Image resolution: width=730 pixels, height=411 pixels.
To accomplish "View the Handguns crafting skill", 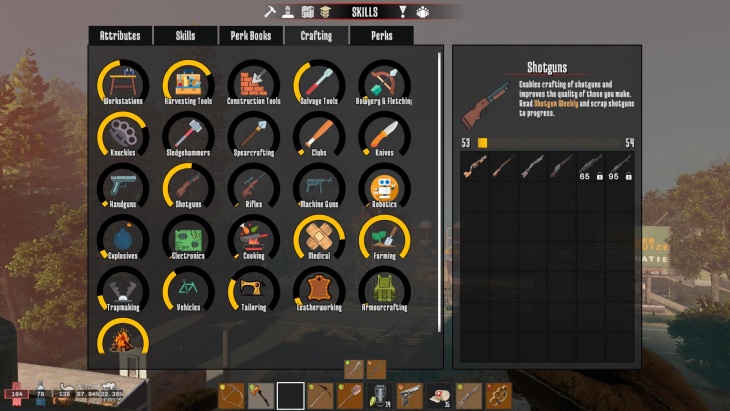I will click(x=123, y=185).
